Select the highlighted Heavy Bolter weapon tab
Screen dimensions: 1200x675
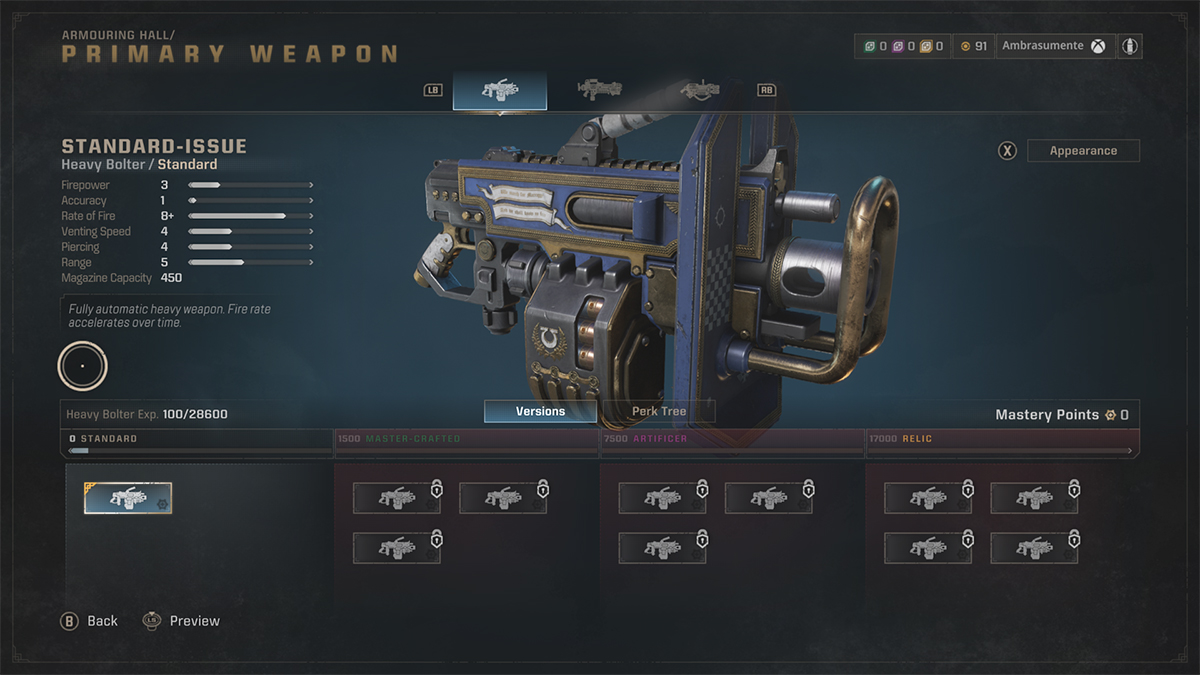[500, 90]
